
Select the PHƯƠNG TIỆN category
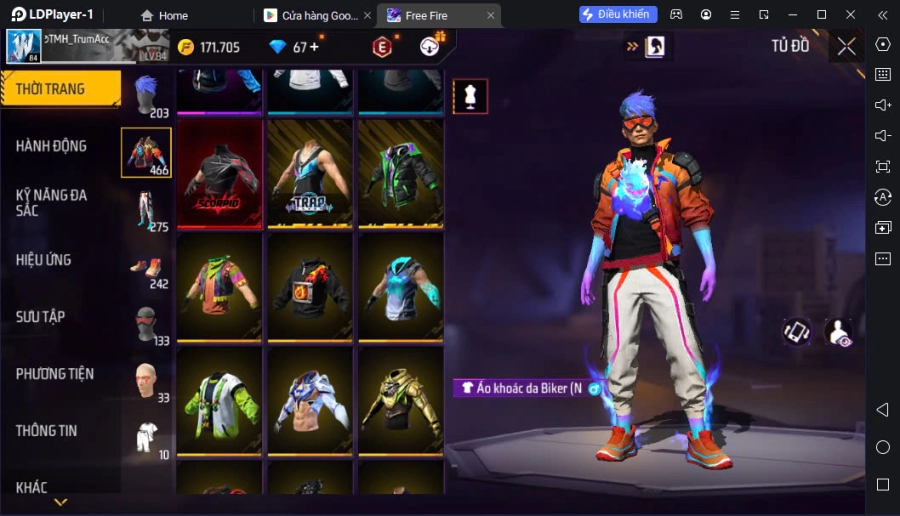pyautogui.click(x=55, y=374)
